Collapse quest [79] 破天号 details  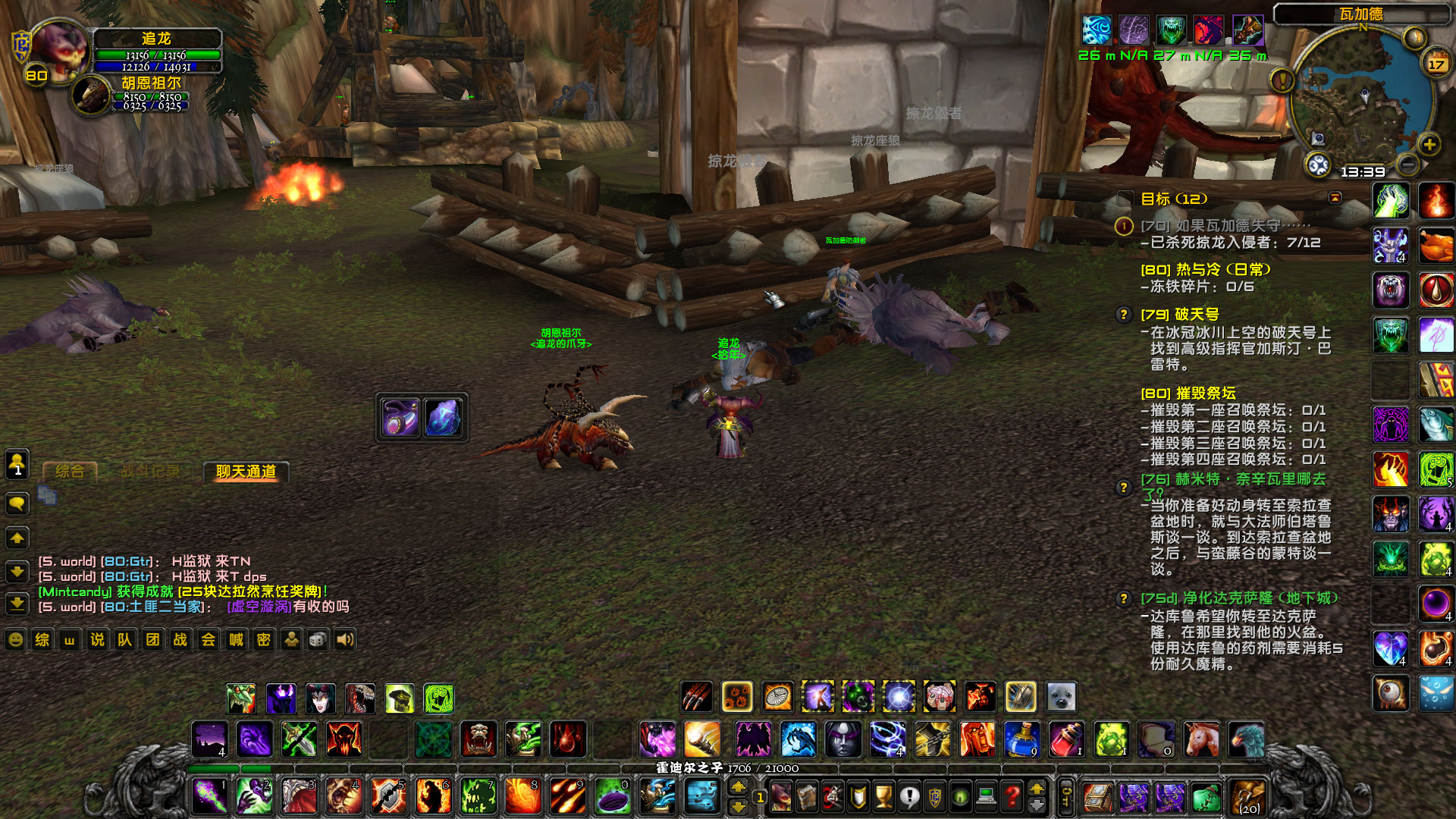click(1125, 314)
